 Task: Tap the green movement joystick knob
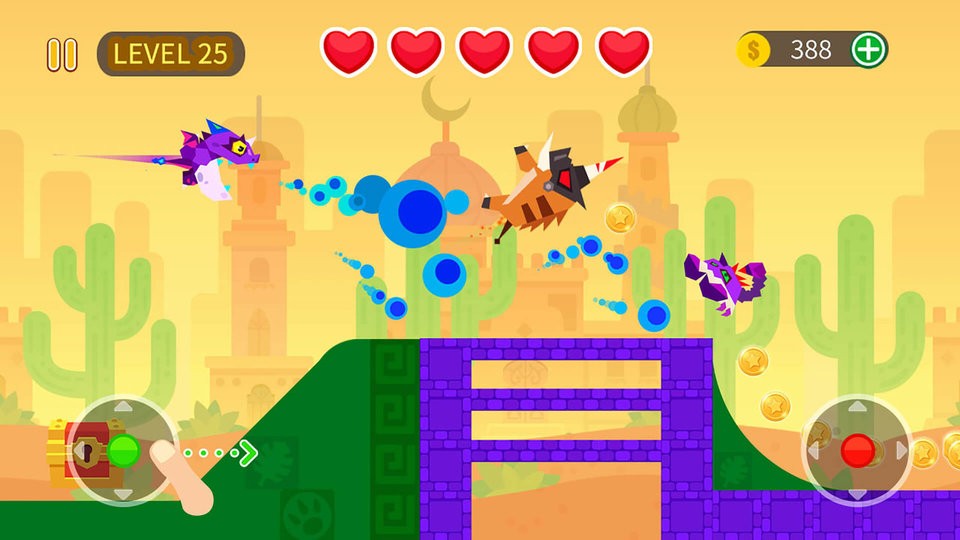pyautogui.click(x=123, y=450)
